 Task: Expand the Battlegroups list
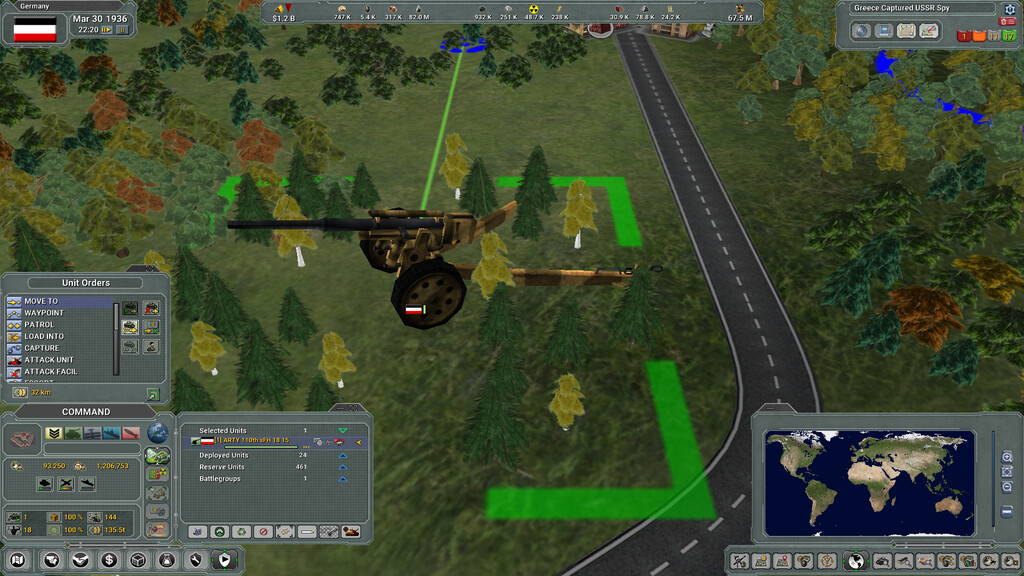coord(343,479)
